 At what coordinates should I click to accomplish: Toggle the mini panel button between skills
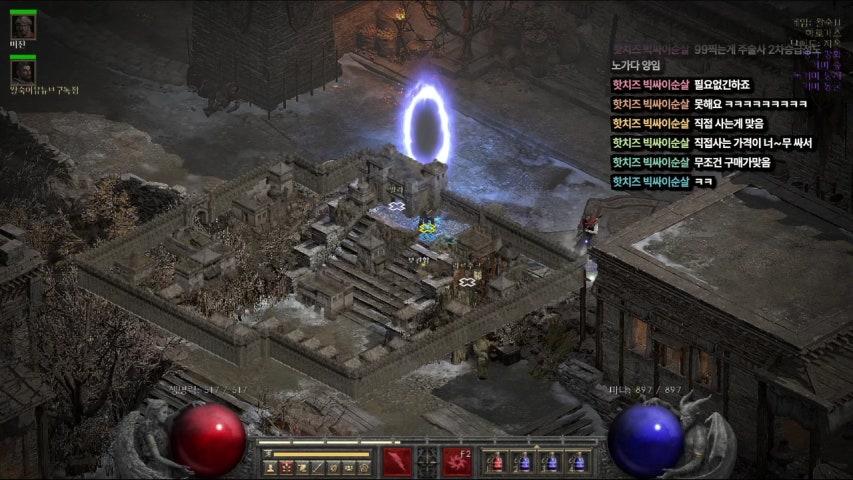428,461
